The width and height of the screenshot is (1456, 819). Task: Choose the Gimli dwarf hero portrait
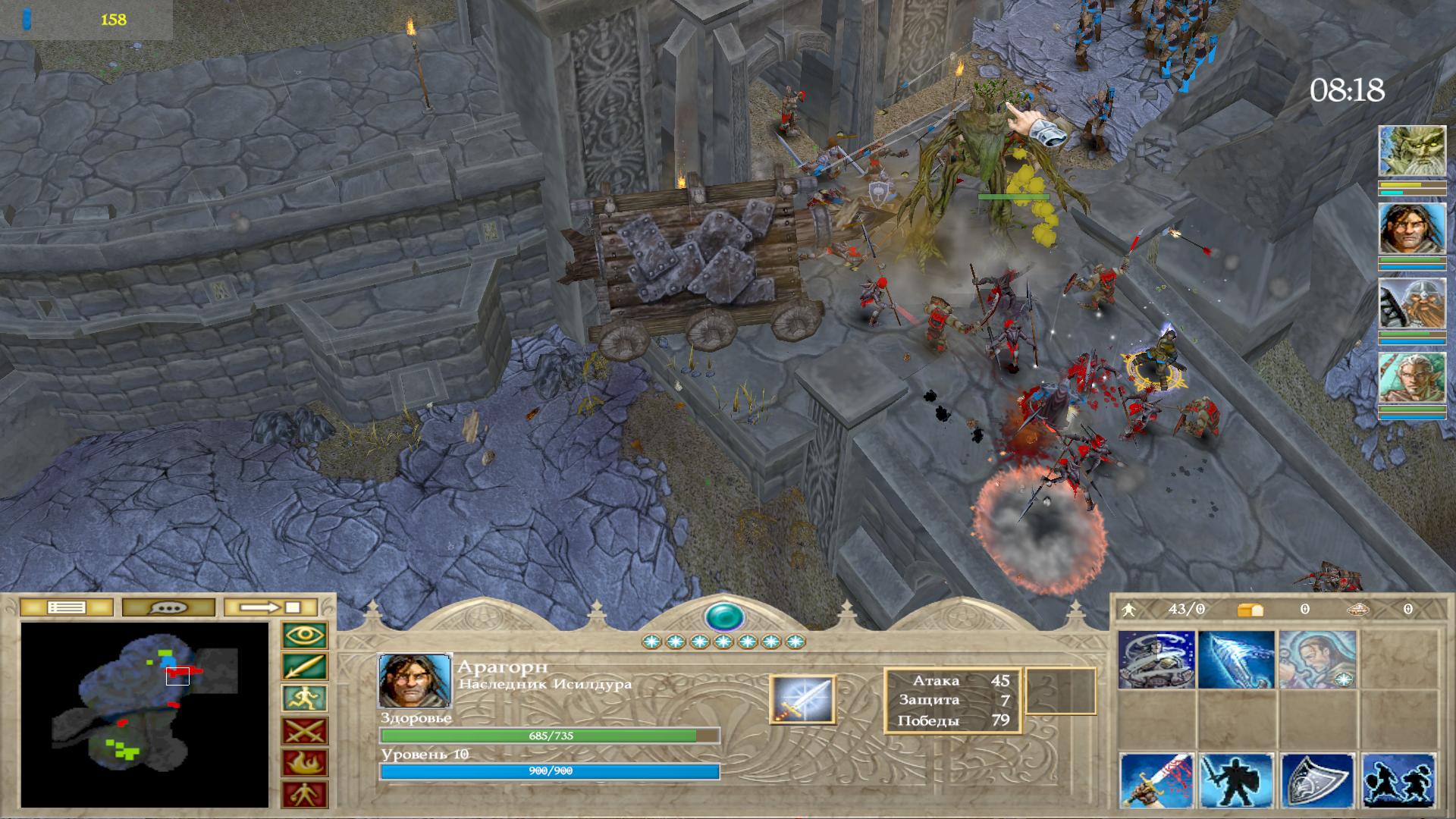[x=1411, y=303]
